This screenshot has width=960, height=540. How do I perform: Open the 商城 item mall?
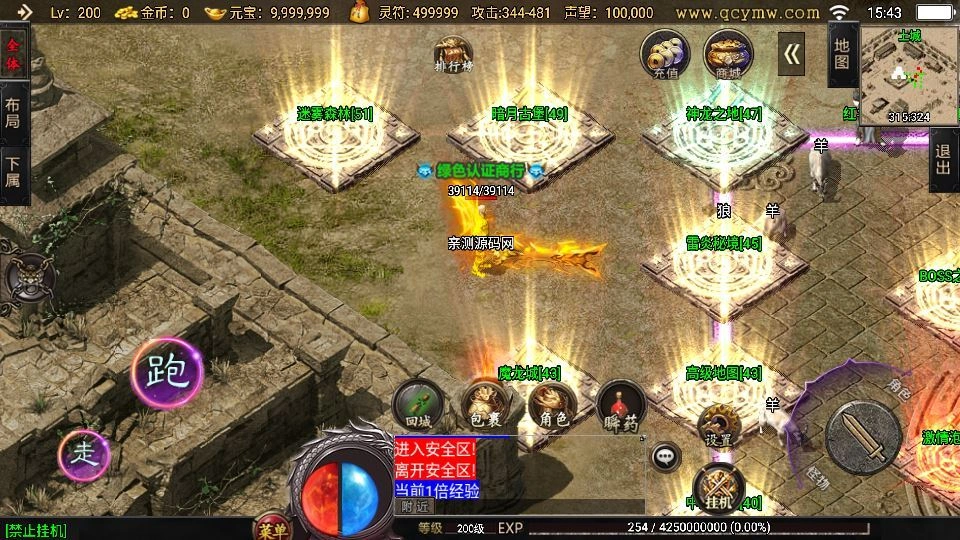coord(728,53)
